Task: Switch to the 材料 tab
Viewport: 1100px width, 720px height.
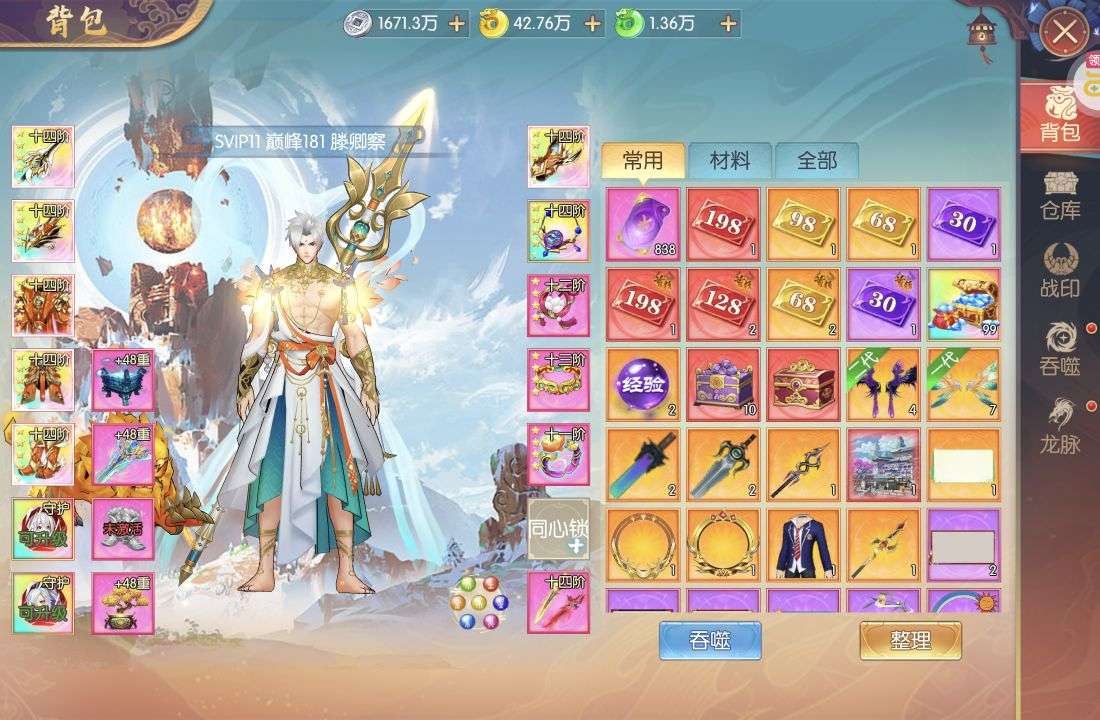Action: (730, 160)
